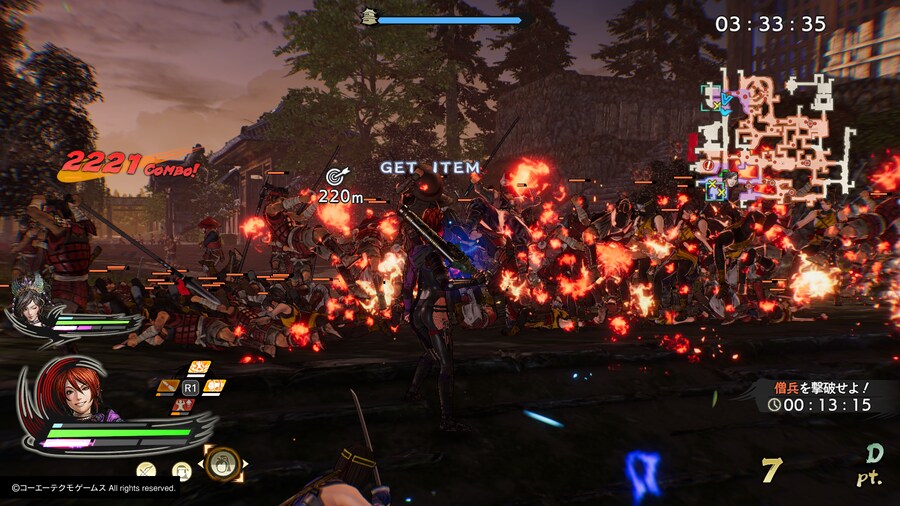Use the skill icon left of R1
This screenshot has width=900, height=506.
pos(169,386)
